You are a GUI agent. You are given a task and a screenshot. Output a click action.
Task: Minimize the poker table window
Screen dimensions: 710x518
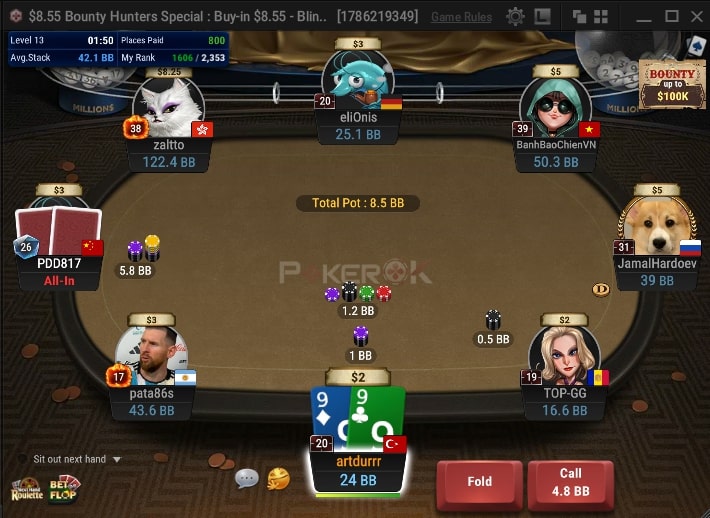coord(645,17)
